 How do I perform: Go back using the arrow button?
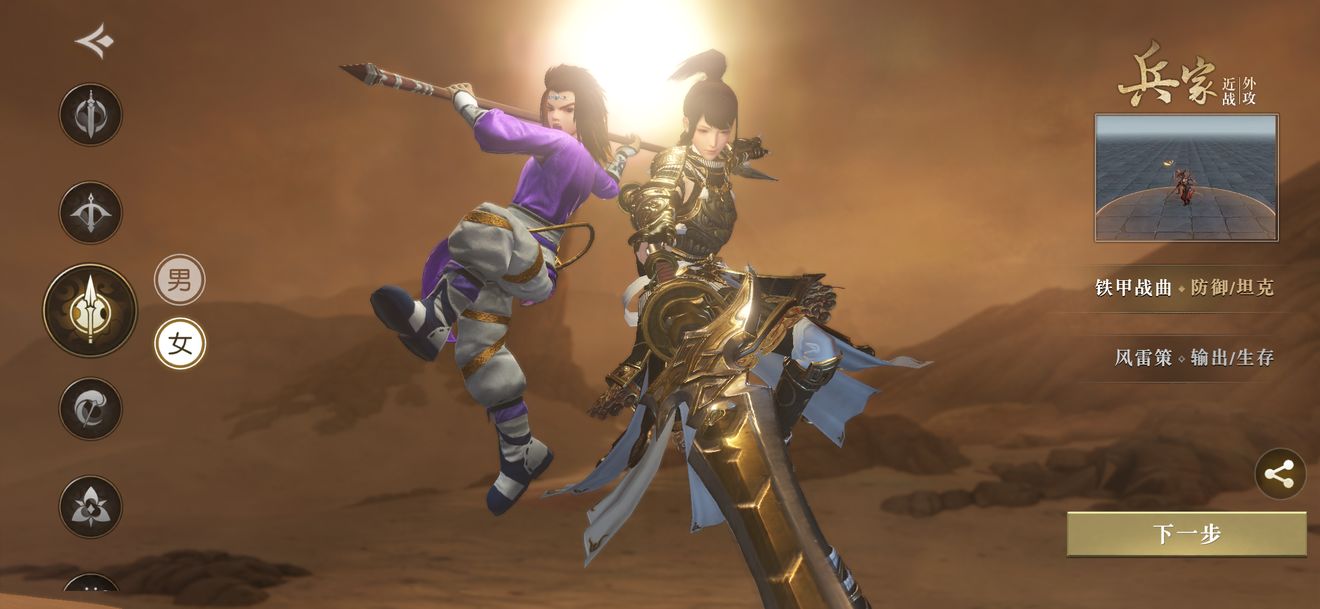coord(94,41)
